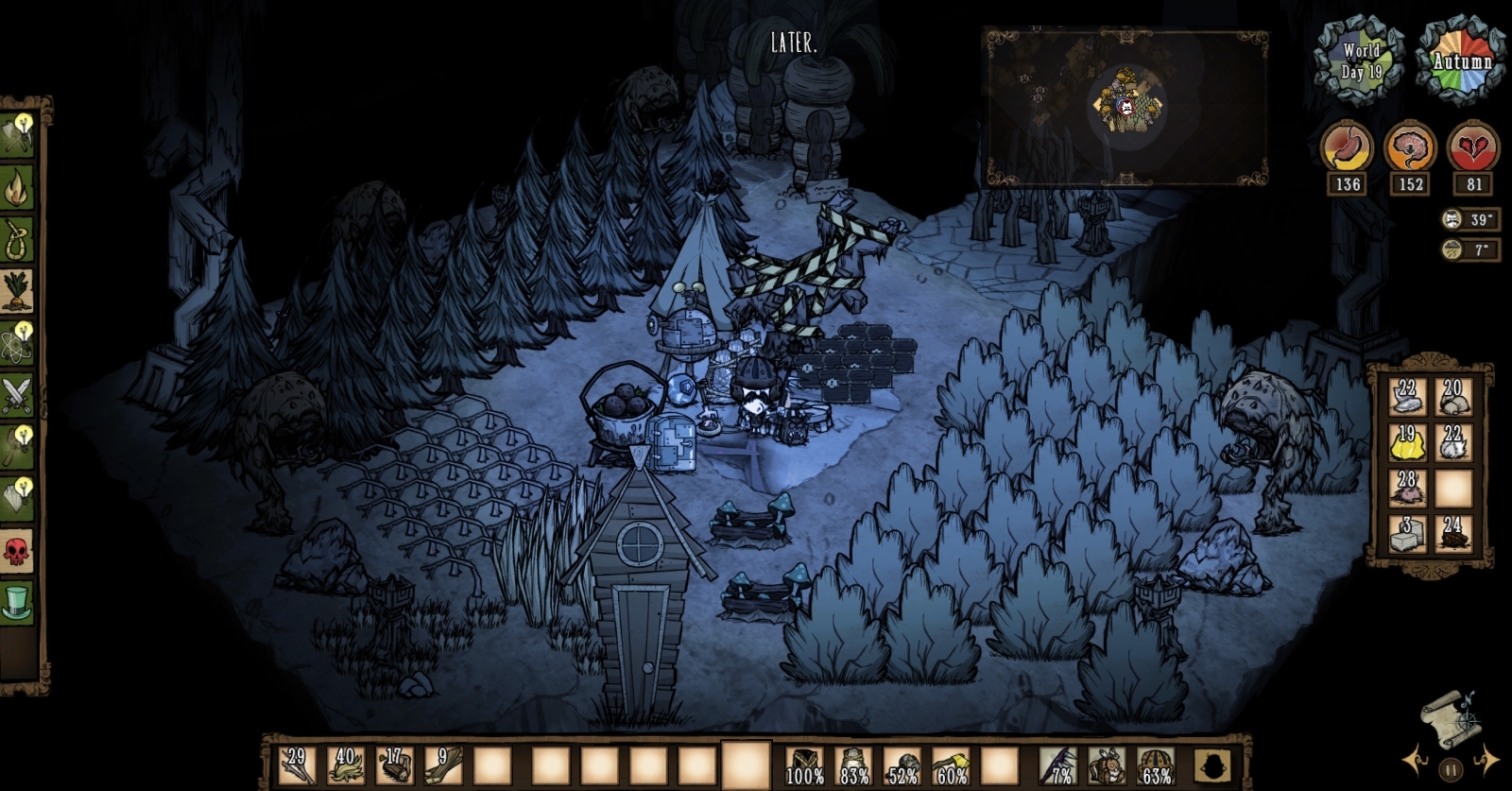Open the Fight crossed-swords crafting tab

click(x=17, y=393)
